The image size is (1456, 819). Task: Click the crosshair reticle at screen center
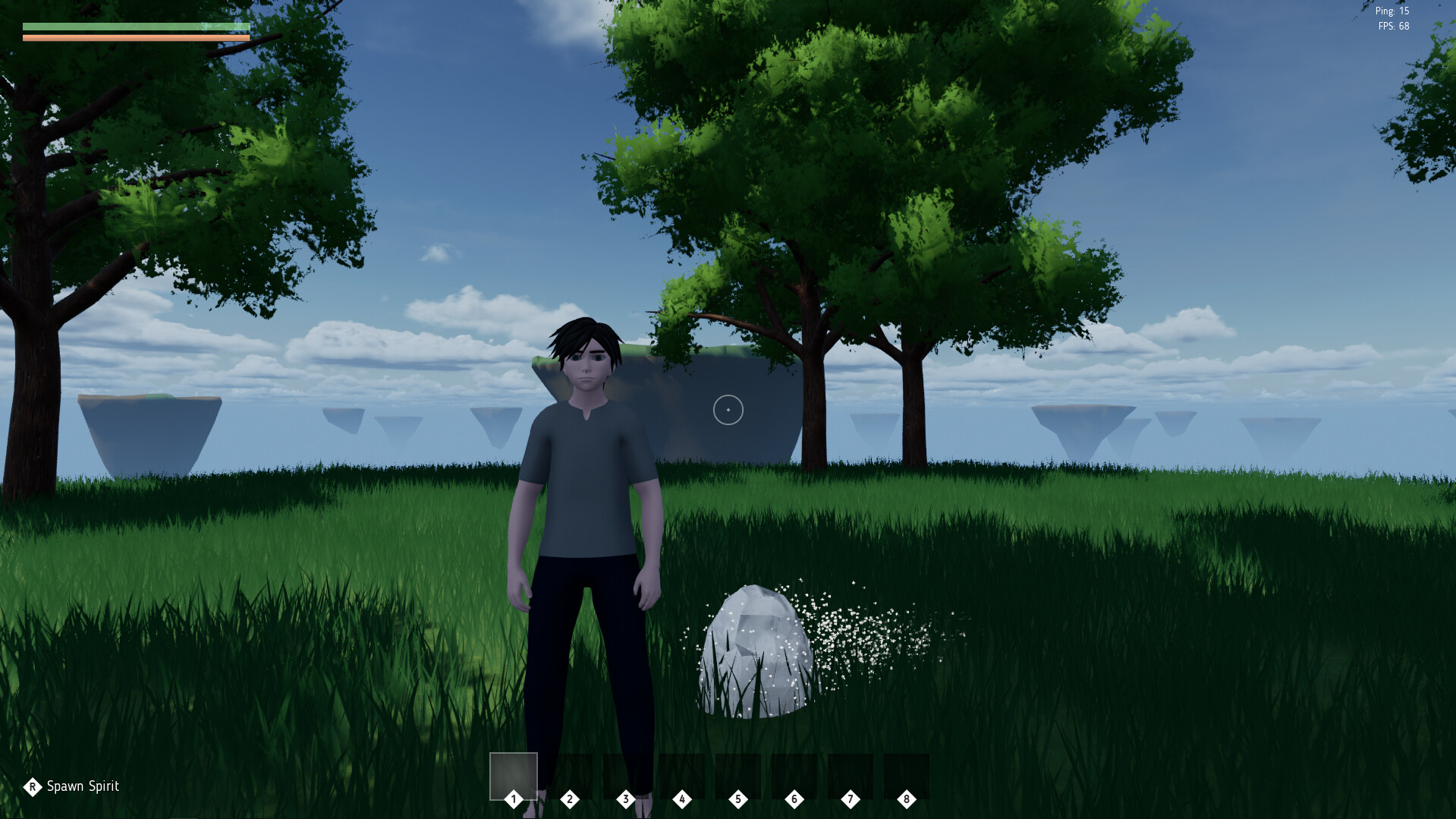click(x=728, y=409)
